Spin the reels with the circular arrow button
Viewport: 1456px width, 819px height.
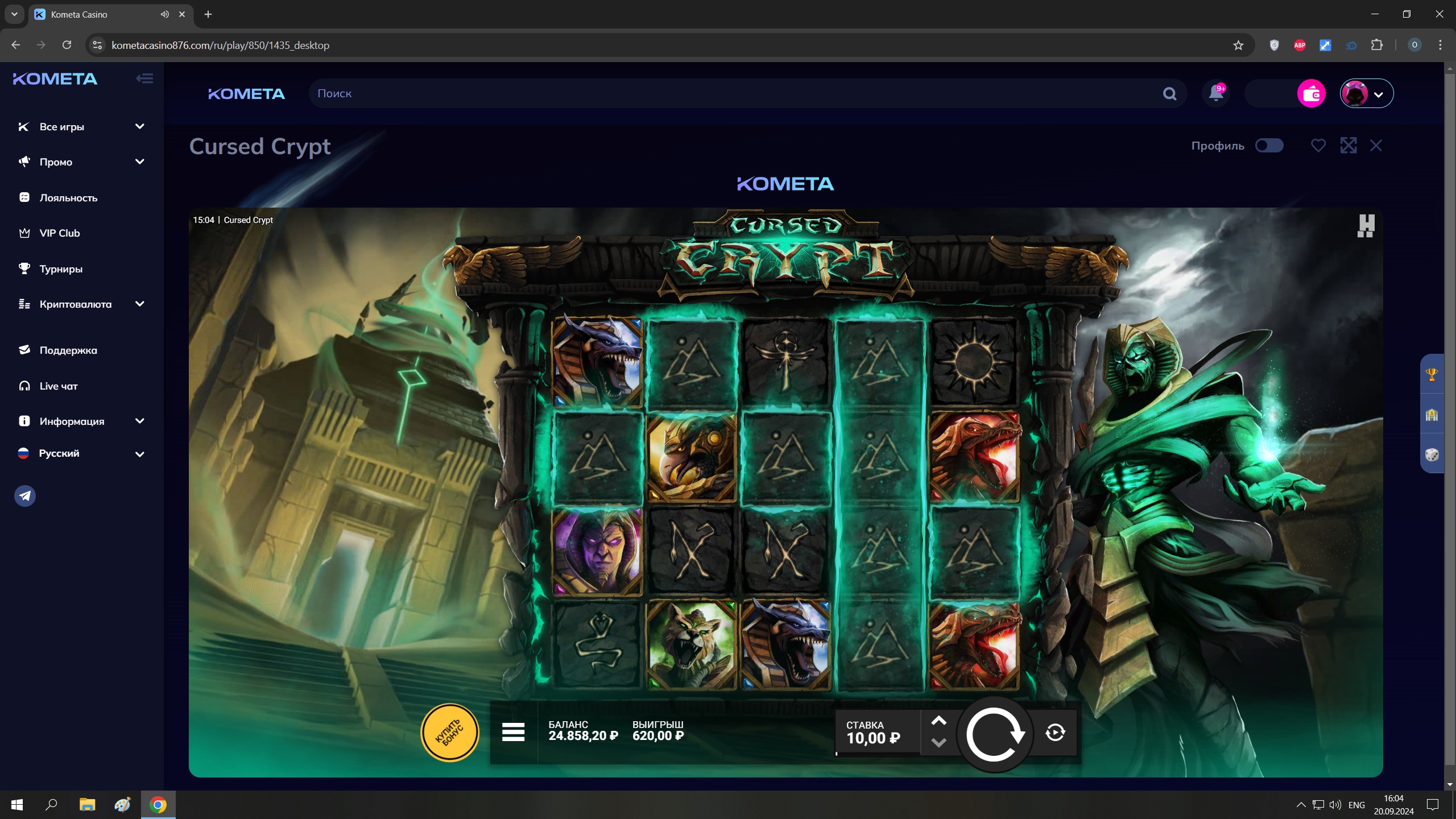coord(994,734)
